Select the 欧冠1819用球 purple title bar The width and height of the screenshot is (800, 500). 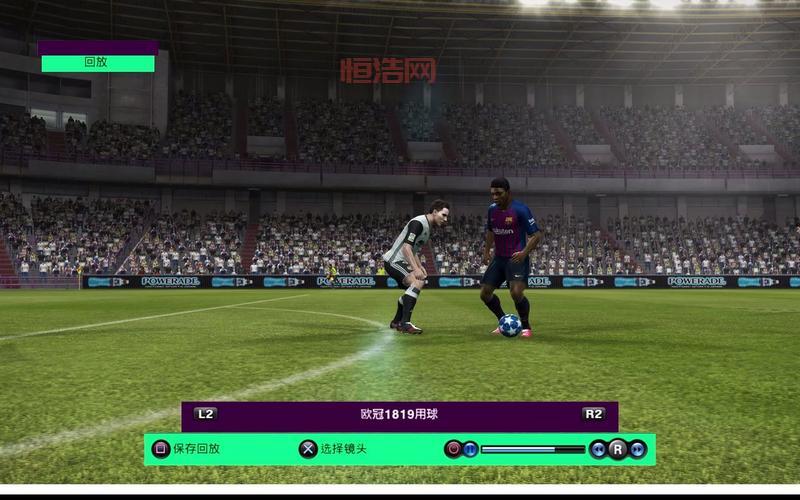click(399, 414)
